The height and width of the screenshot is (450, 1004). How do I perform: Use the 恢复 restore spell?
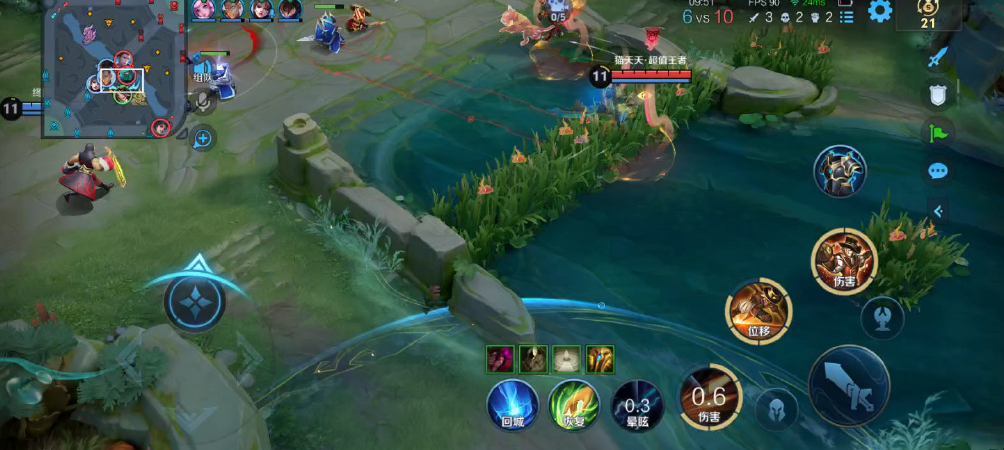[x=573, y=405]
